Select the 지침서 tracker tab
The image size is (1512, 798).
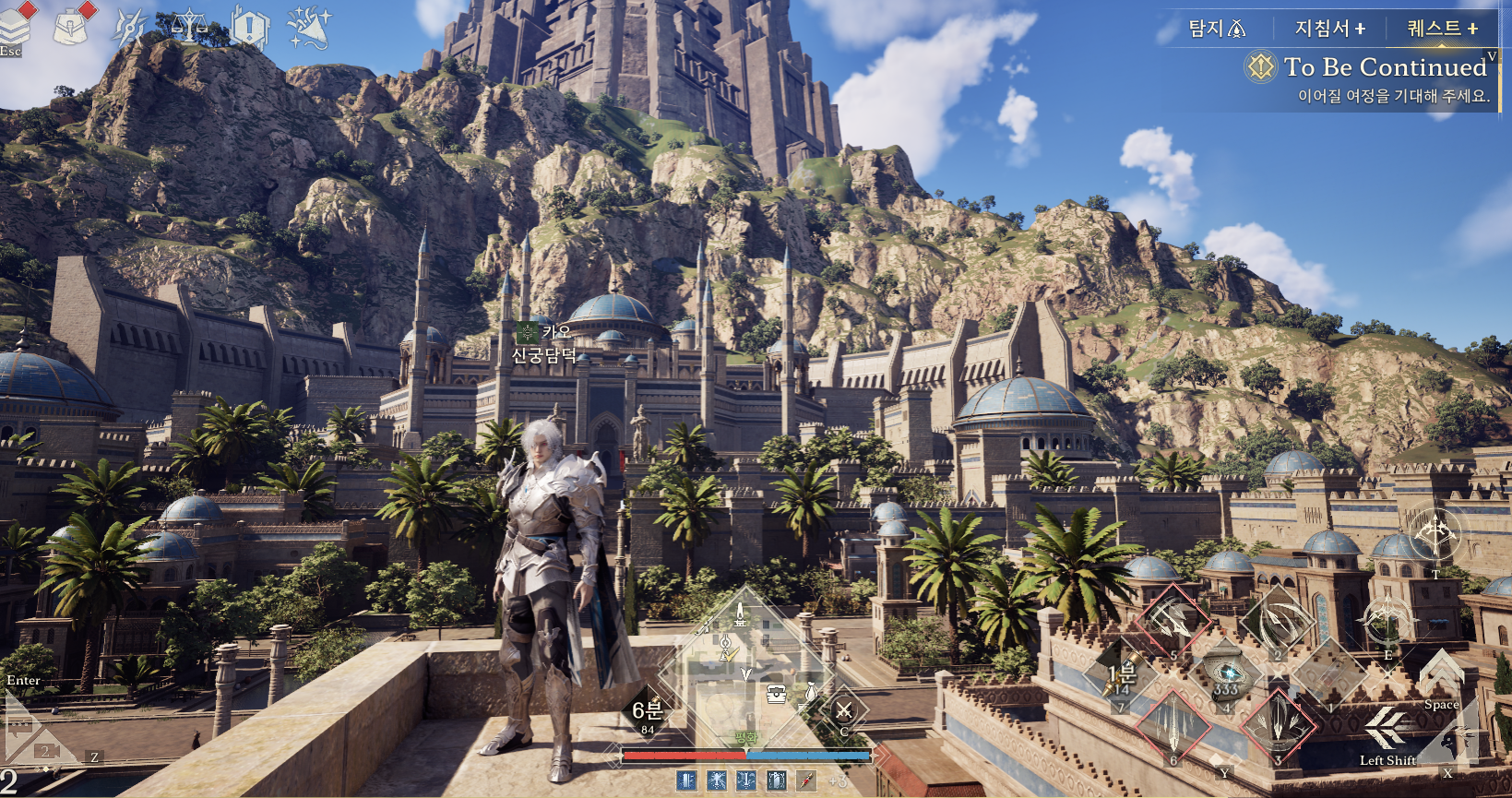1329,29
